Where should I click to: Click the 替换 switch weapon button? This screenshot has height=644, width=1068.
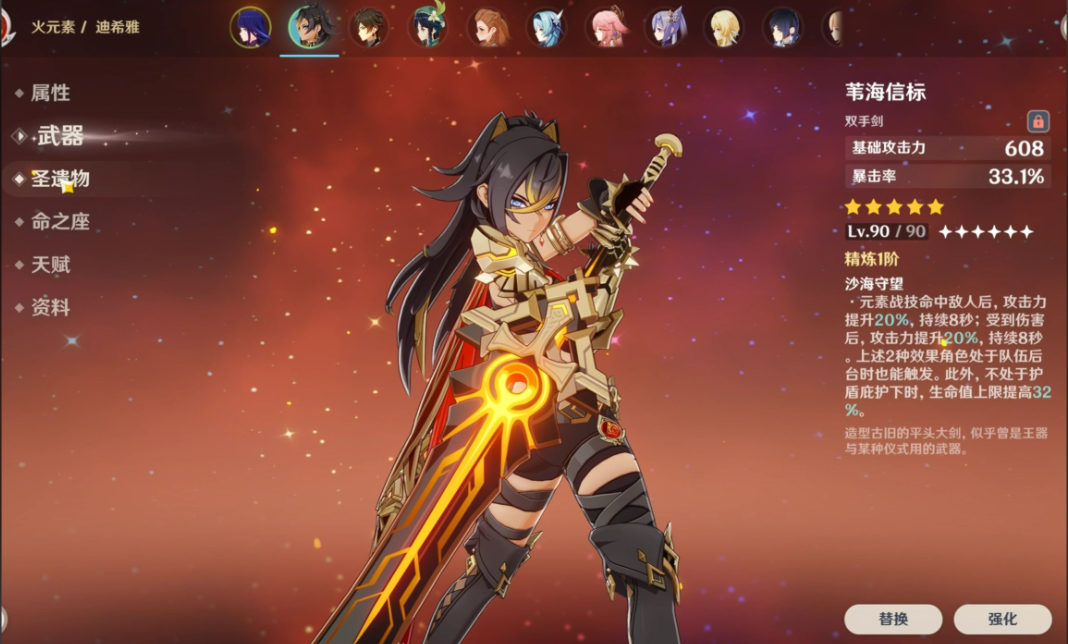coord(893,619)
